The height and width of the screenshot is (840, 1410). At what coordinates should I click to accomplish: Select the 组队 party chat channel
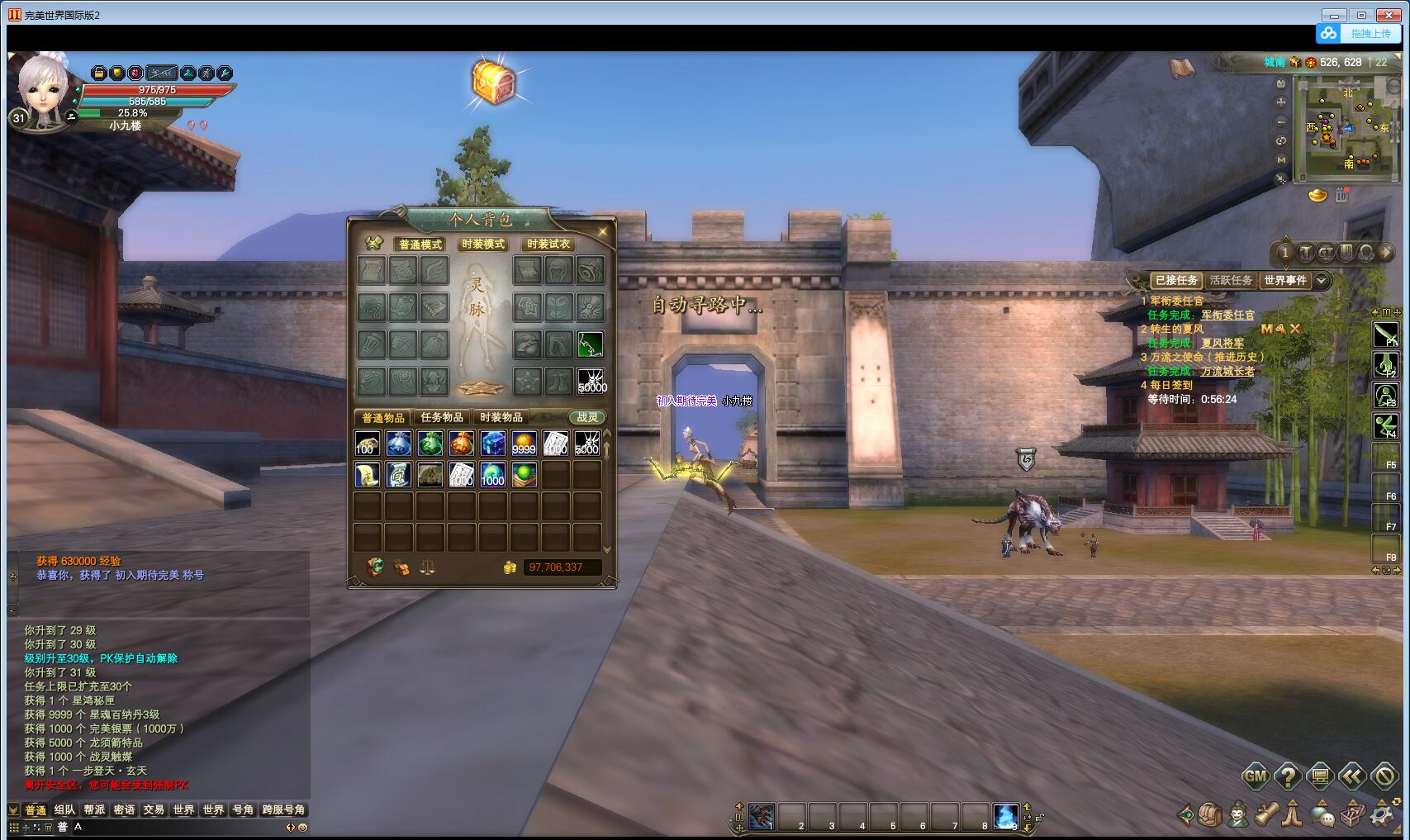click(x=64, y=810)
